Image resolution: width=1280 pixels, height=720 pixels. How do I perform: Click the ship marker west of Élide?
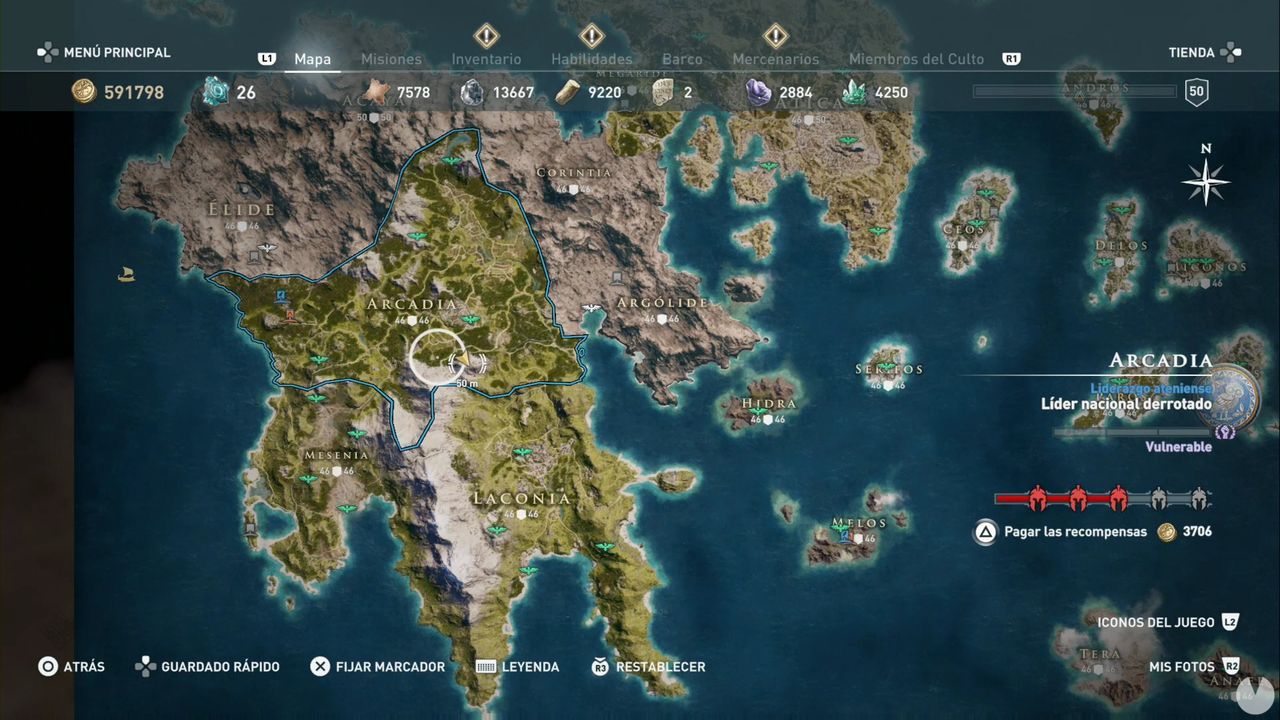[x=126, y=274]
